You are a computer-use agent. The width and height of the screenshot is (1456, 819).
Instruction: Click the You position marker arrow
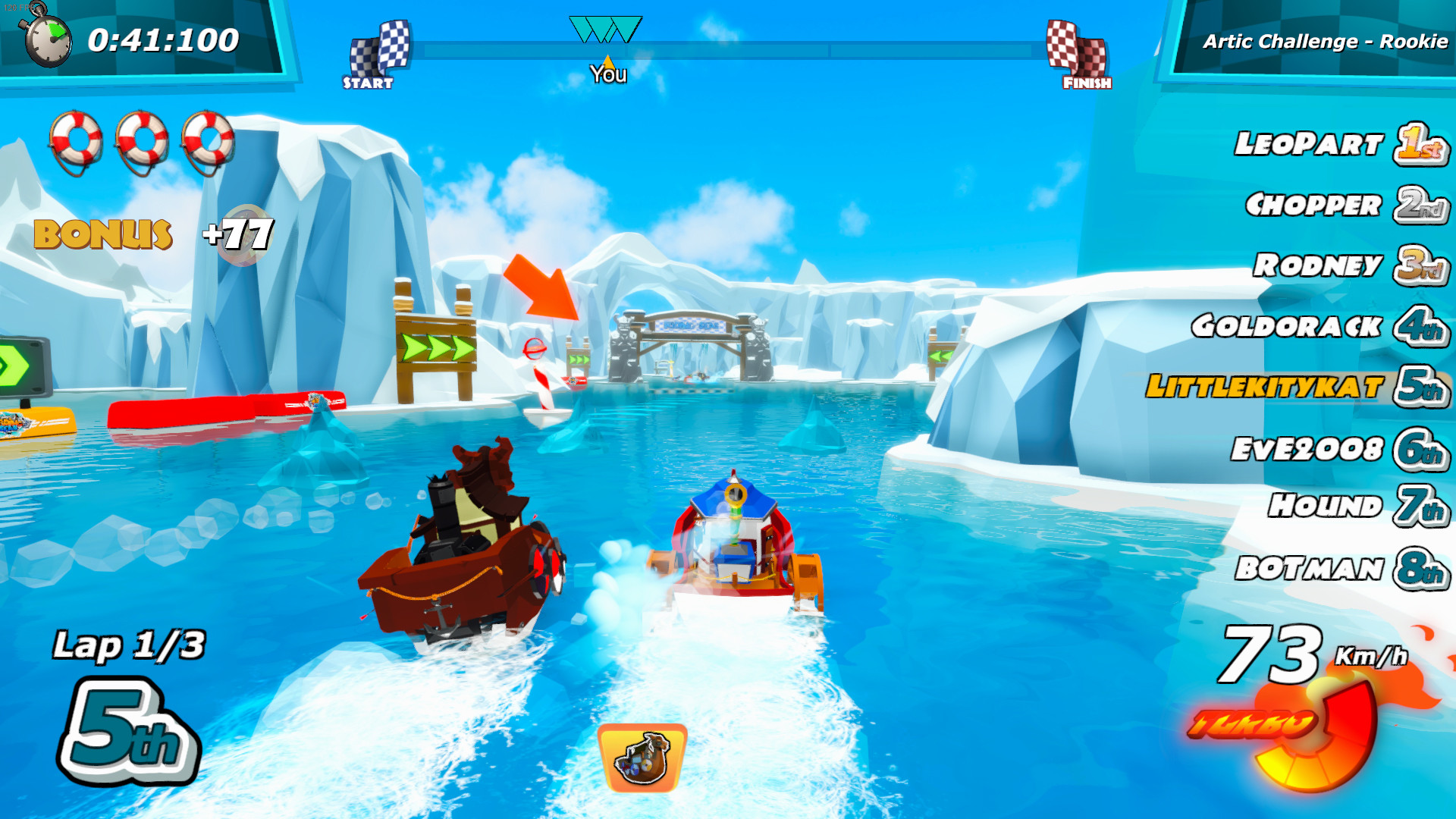(607, 61)
